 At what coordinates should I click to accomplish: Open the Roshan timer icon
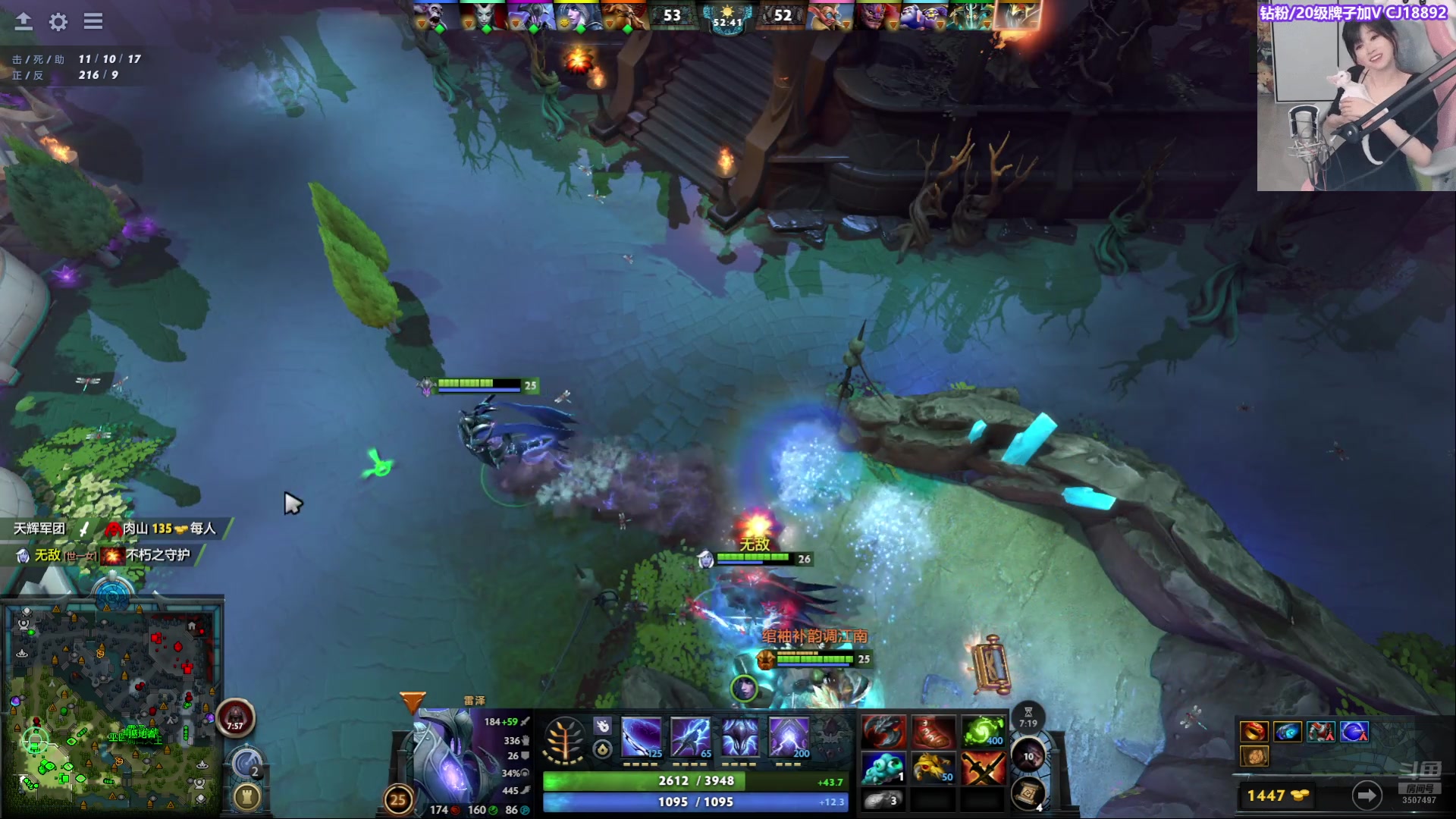[236, 717]
